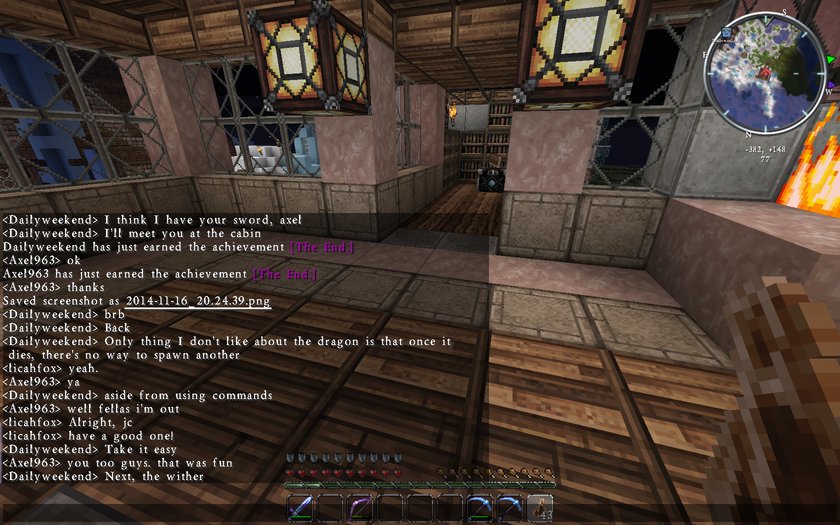Select the diamond sword hotbar slot
The width and height of the screenshot is (840, 525).
pyautogui.click(x=302, y=507)
